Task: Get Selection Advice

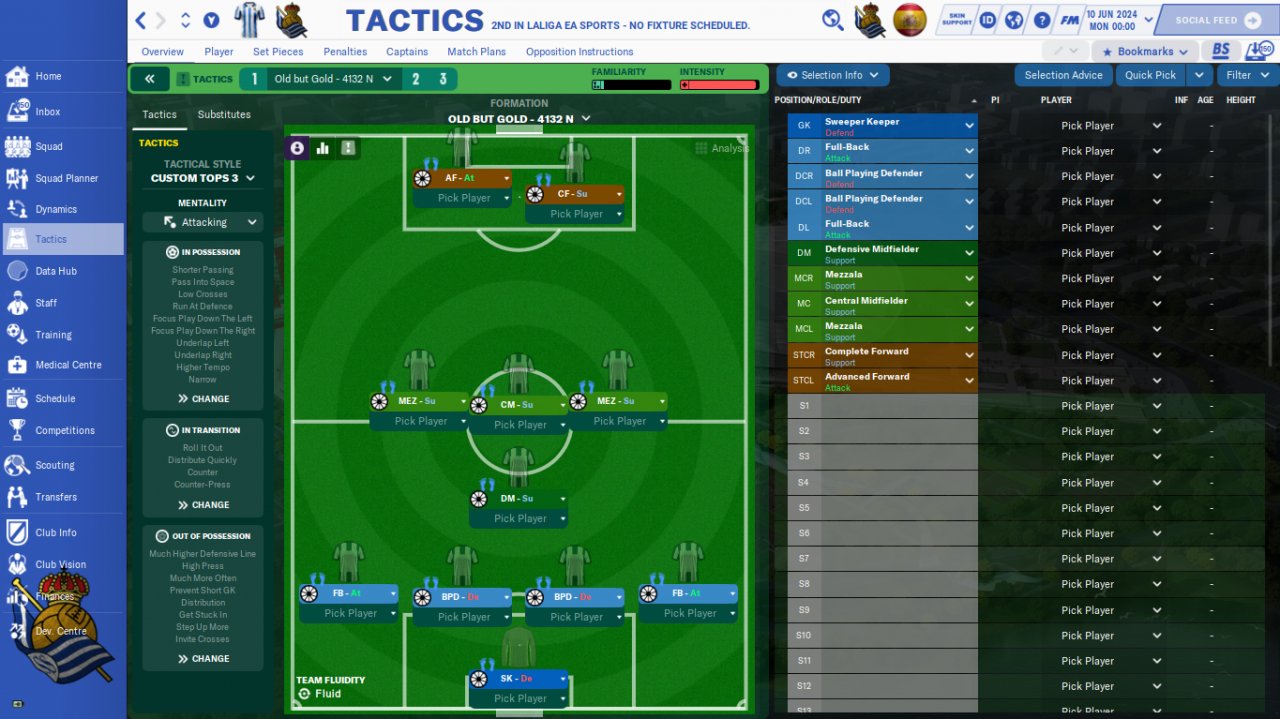Action: (x=1063, y=75)
